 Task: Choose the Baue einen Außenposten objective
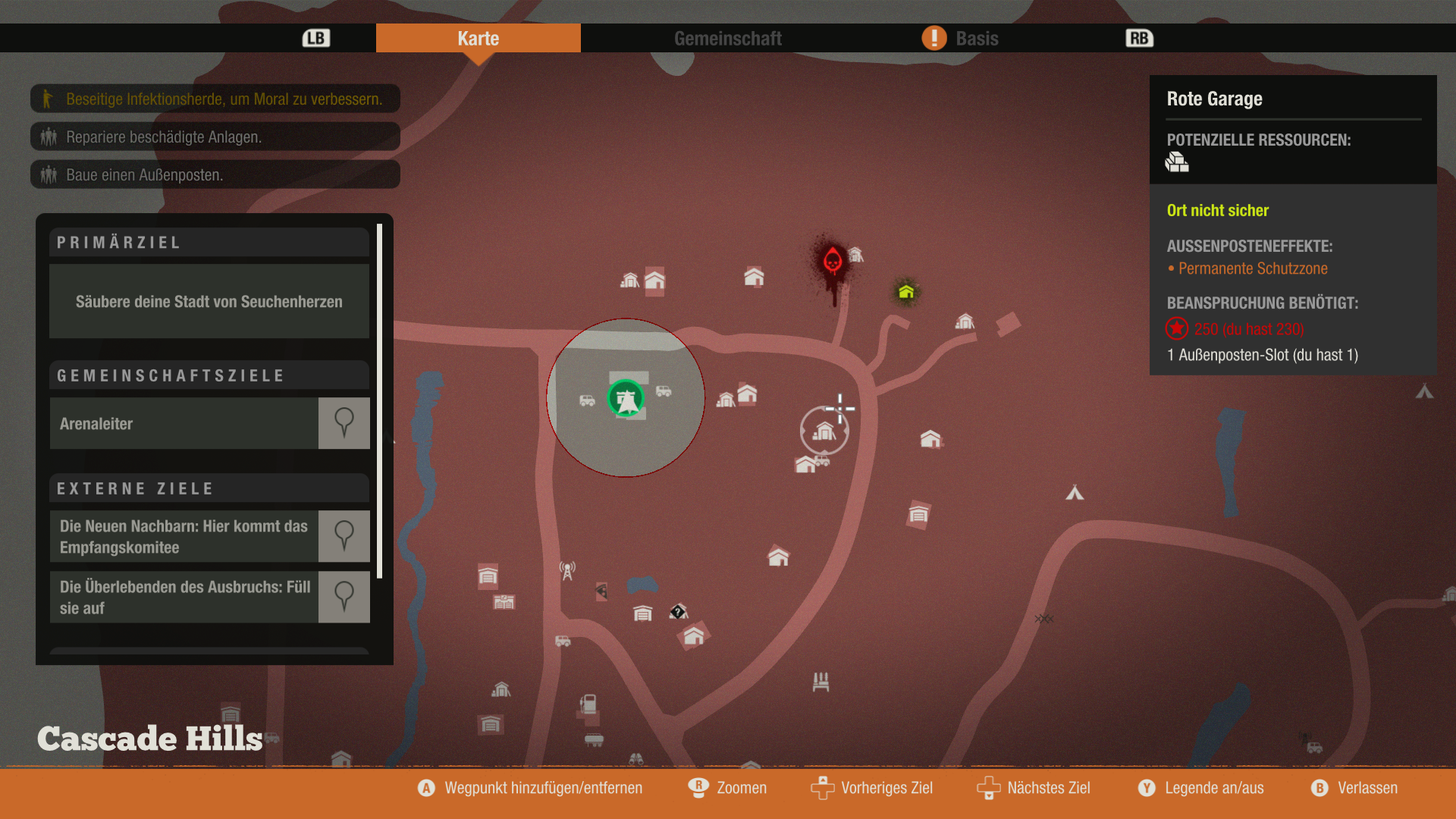pos(215,175)
